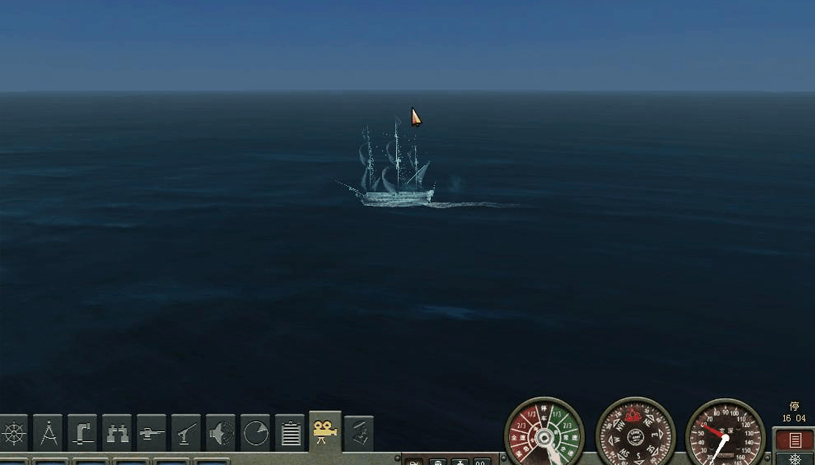
Task: Go to the deck gun station
Action: pos(152,434)
